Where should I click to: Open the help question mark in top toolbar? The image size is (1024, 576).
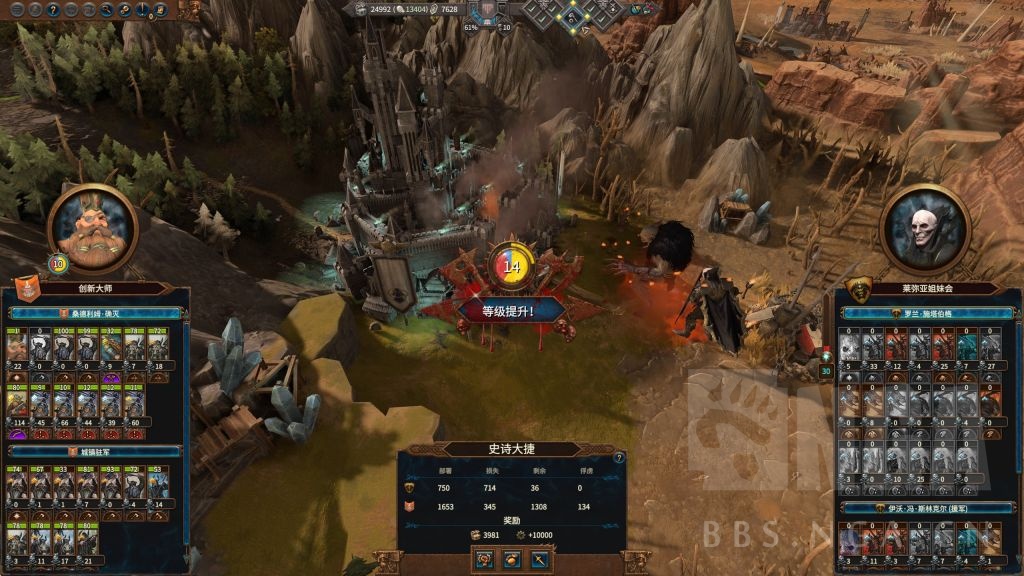point(52,9)
